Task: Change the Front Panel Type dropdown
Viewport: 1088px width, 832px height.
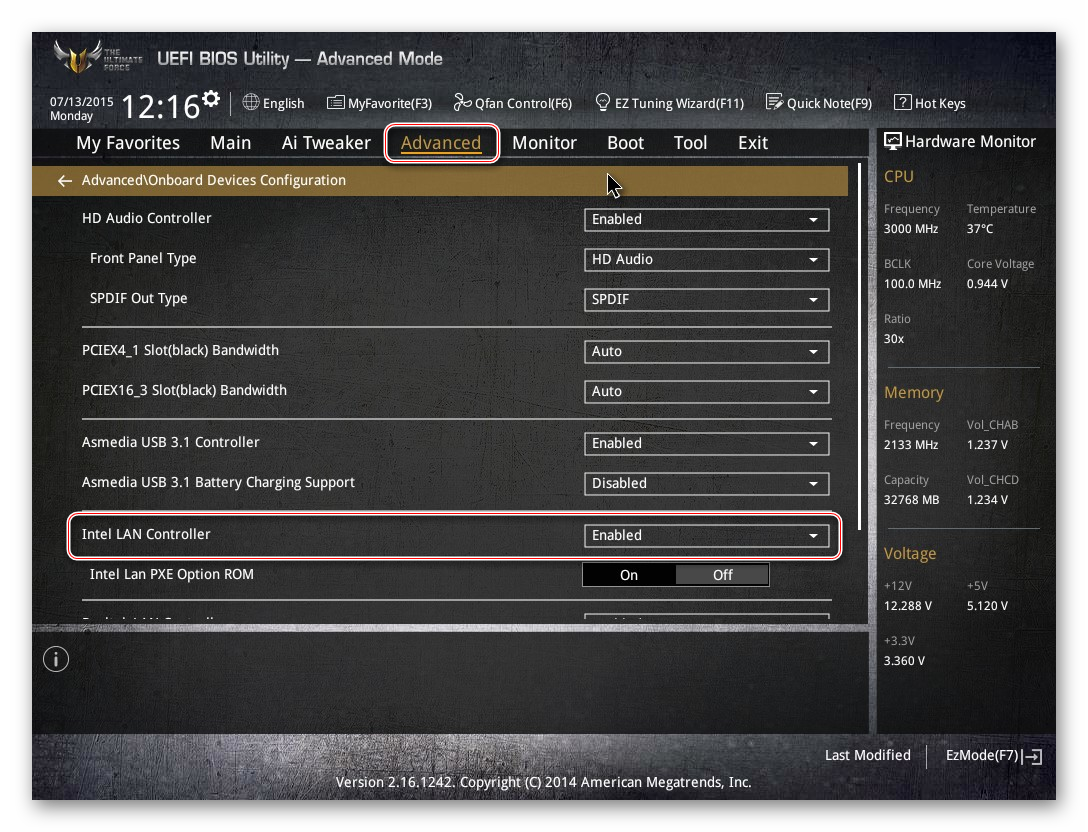Action: (x=706, y=259)
